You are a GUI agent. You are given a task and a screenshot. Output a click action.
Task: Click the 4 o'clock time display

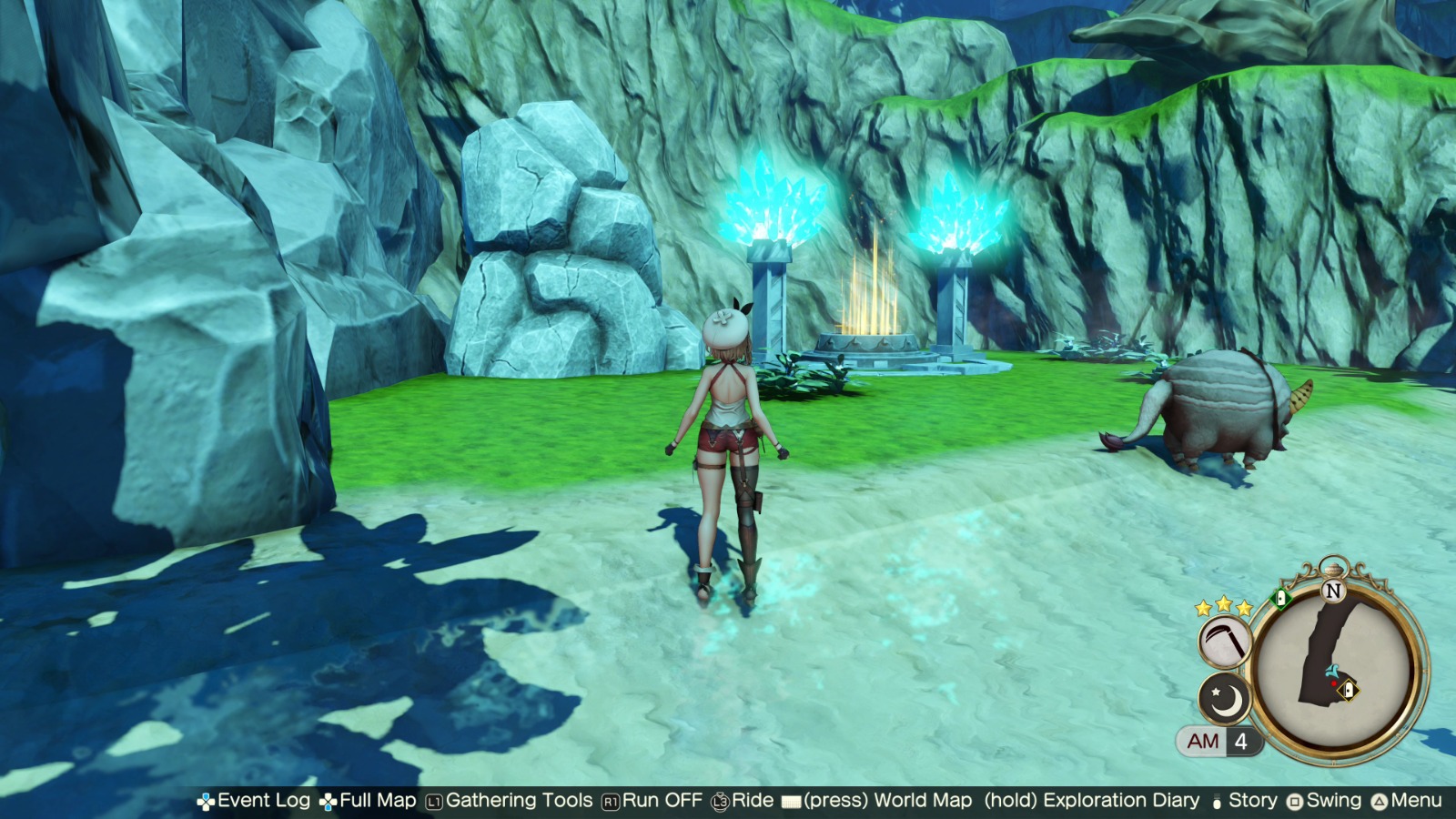[1240, 742]
